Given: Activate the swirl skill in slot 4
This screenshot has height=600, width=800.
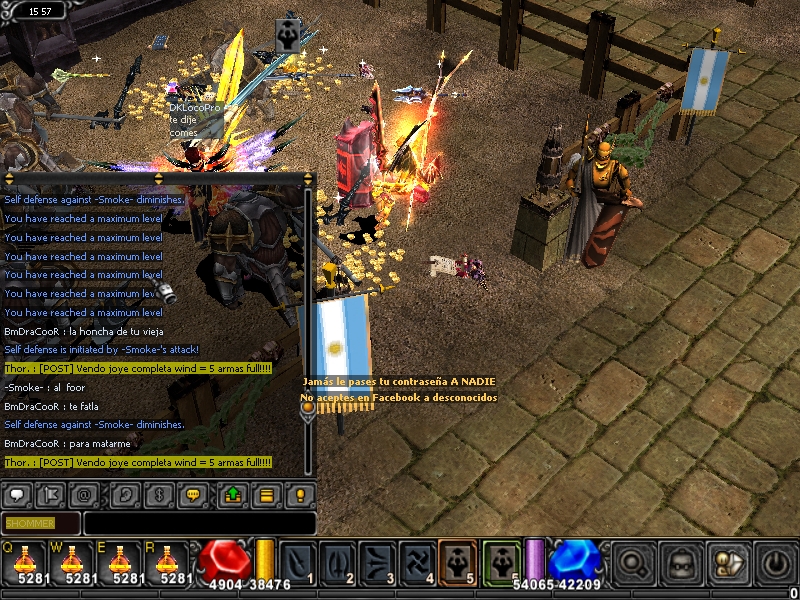Looking at the screenshot, I should pos(418,562).
